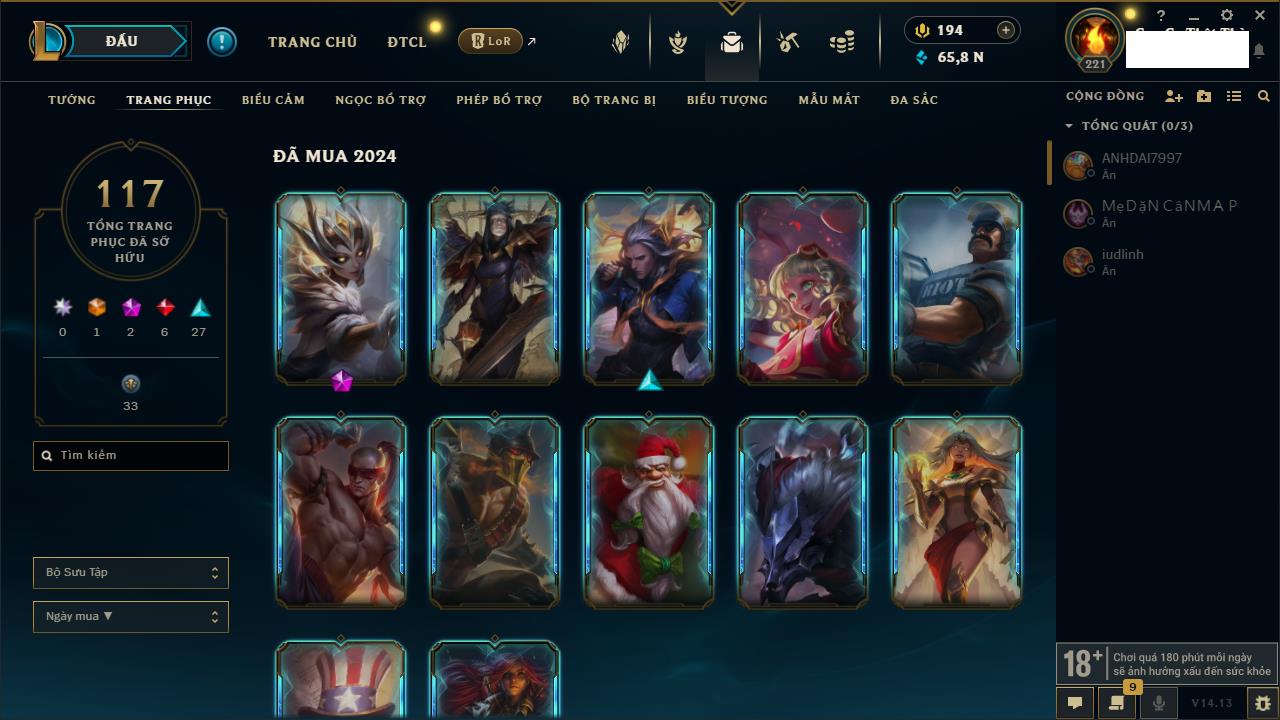This screenshot has height=720, width=1280.
Task: Close the game client window
Action: pyautogui.click(x=1259, y=15)
